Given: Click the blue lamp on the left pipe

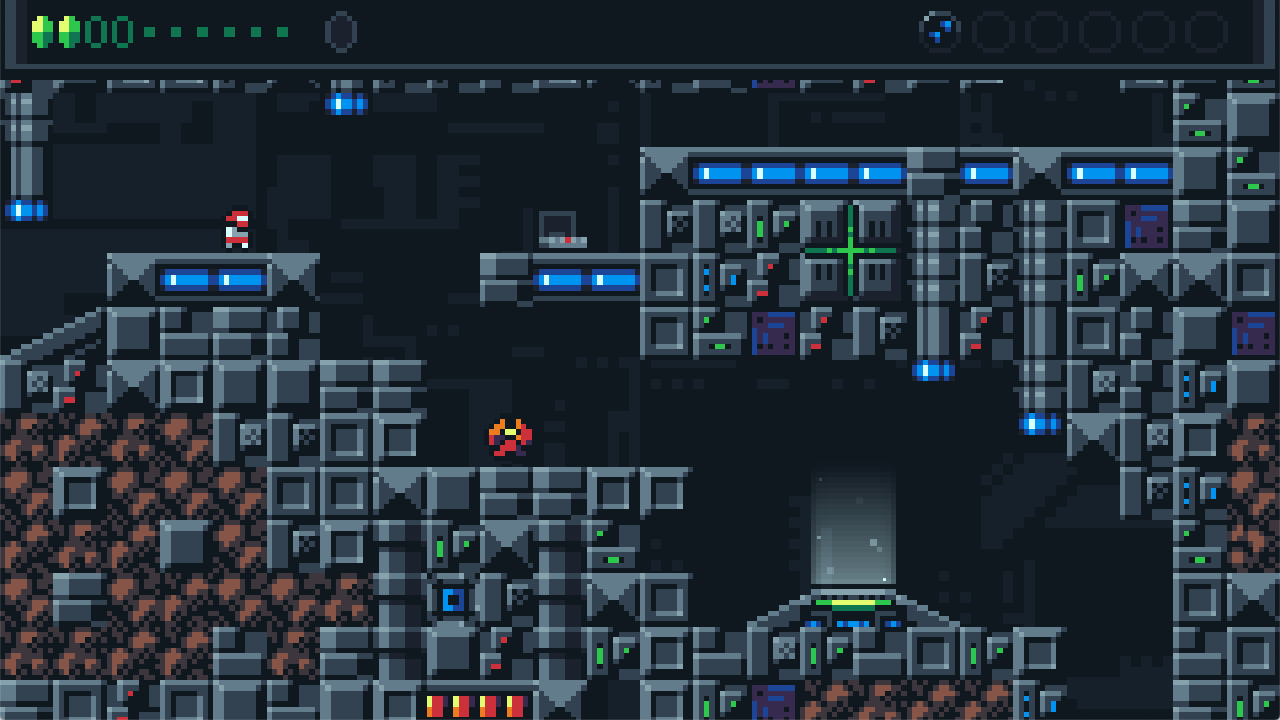Looking at the screenshot, I should 26,208.
